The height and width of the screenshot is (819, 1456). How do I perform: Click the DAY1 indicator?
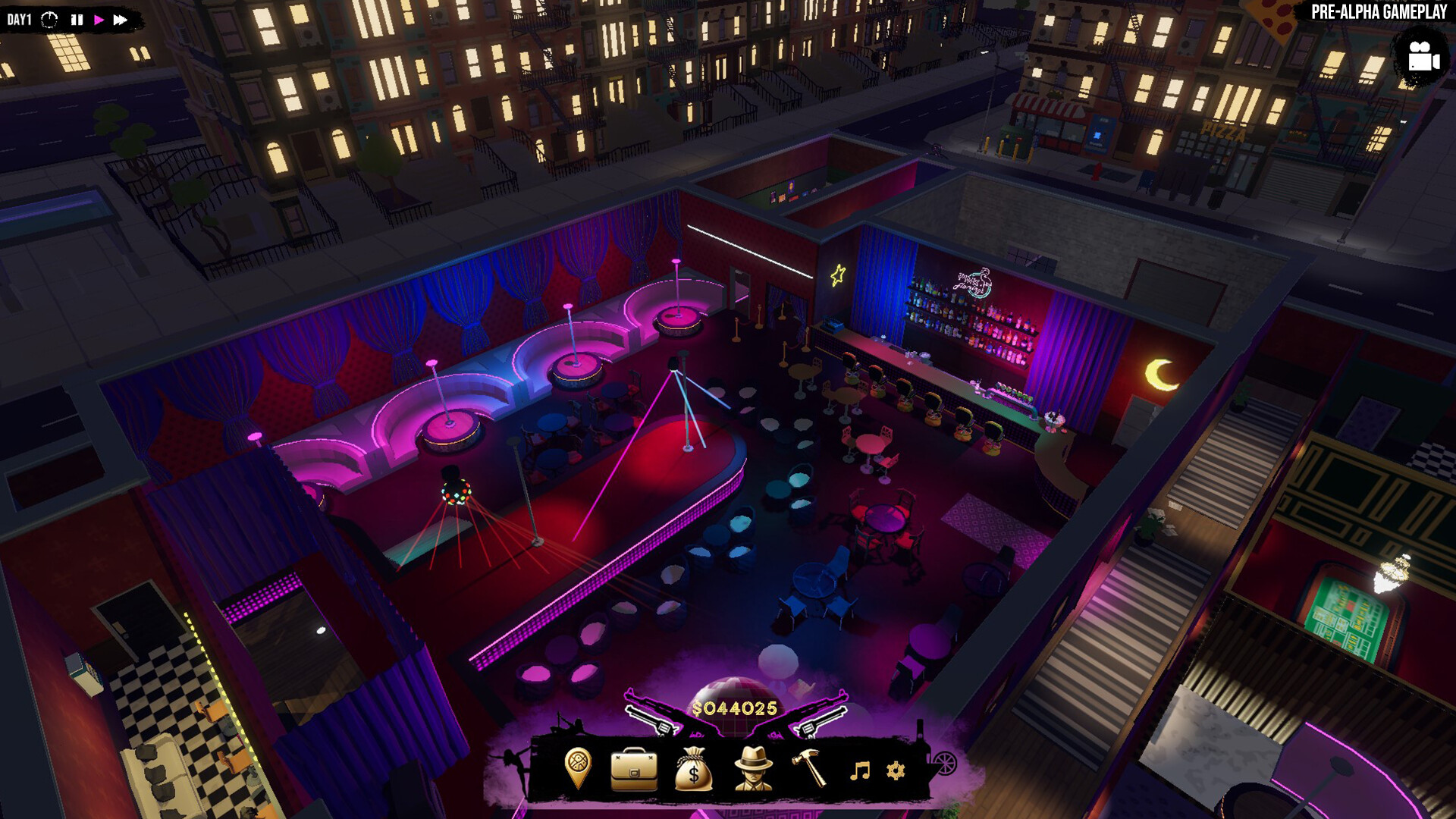pyautogui.click(x=19, y=20)
